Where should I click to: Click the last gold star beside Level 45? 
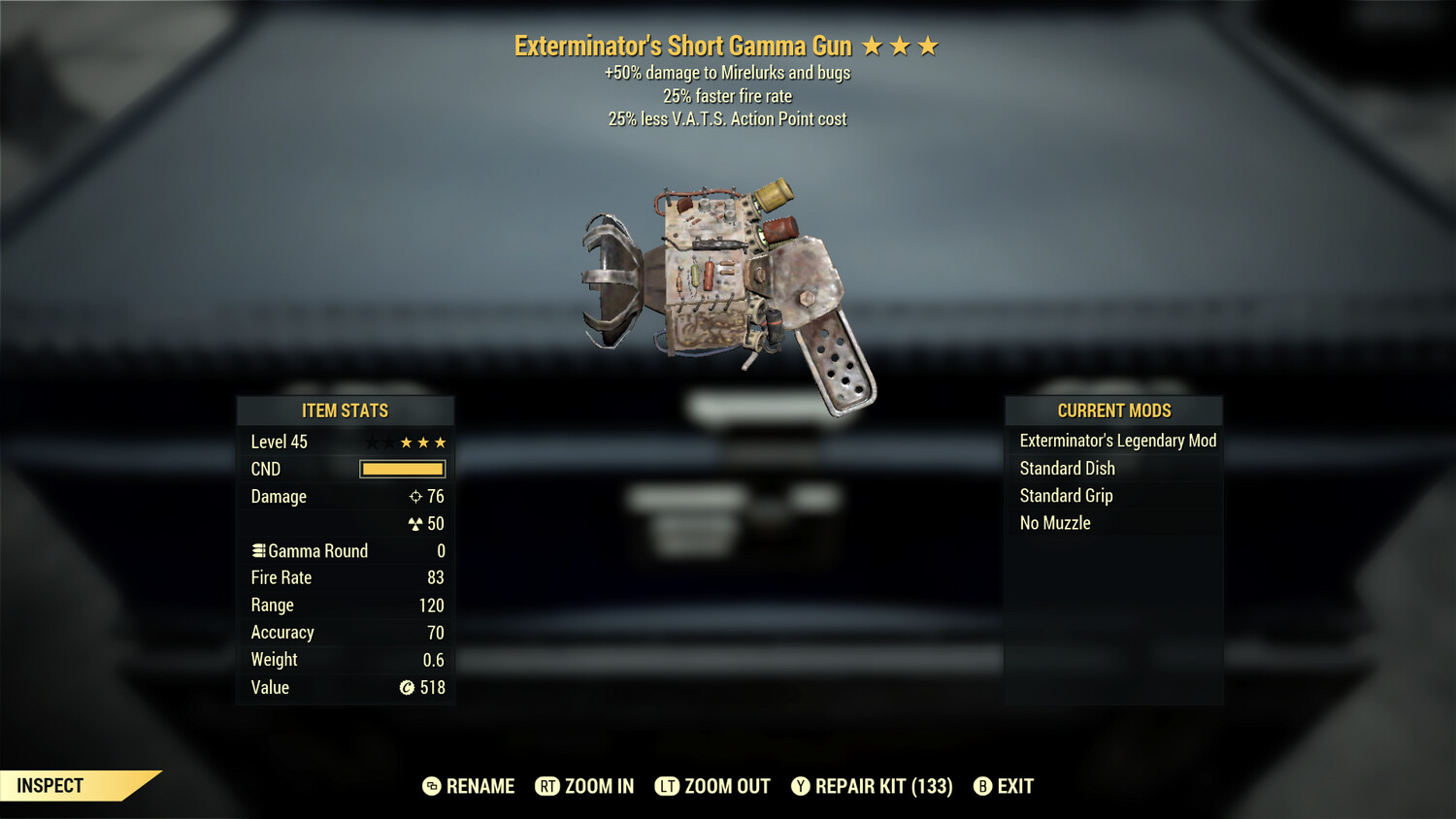pos(443,442)
